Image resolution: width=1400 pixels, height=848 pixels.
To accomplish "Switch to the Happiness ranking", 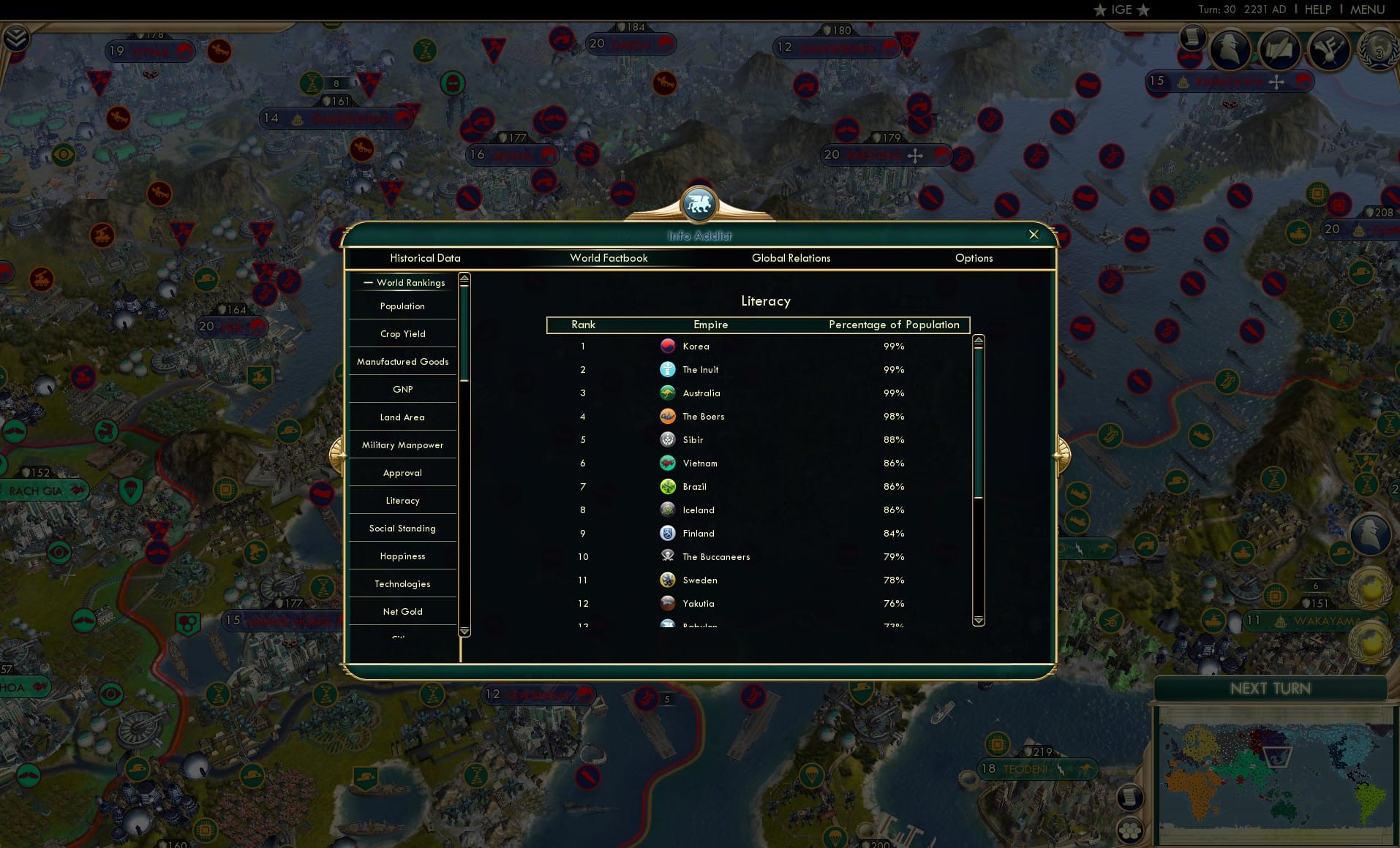I will 402,556.
